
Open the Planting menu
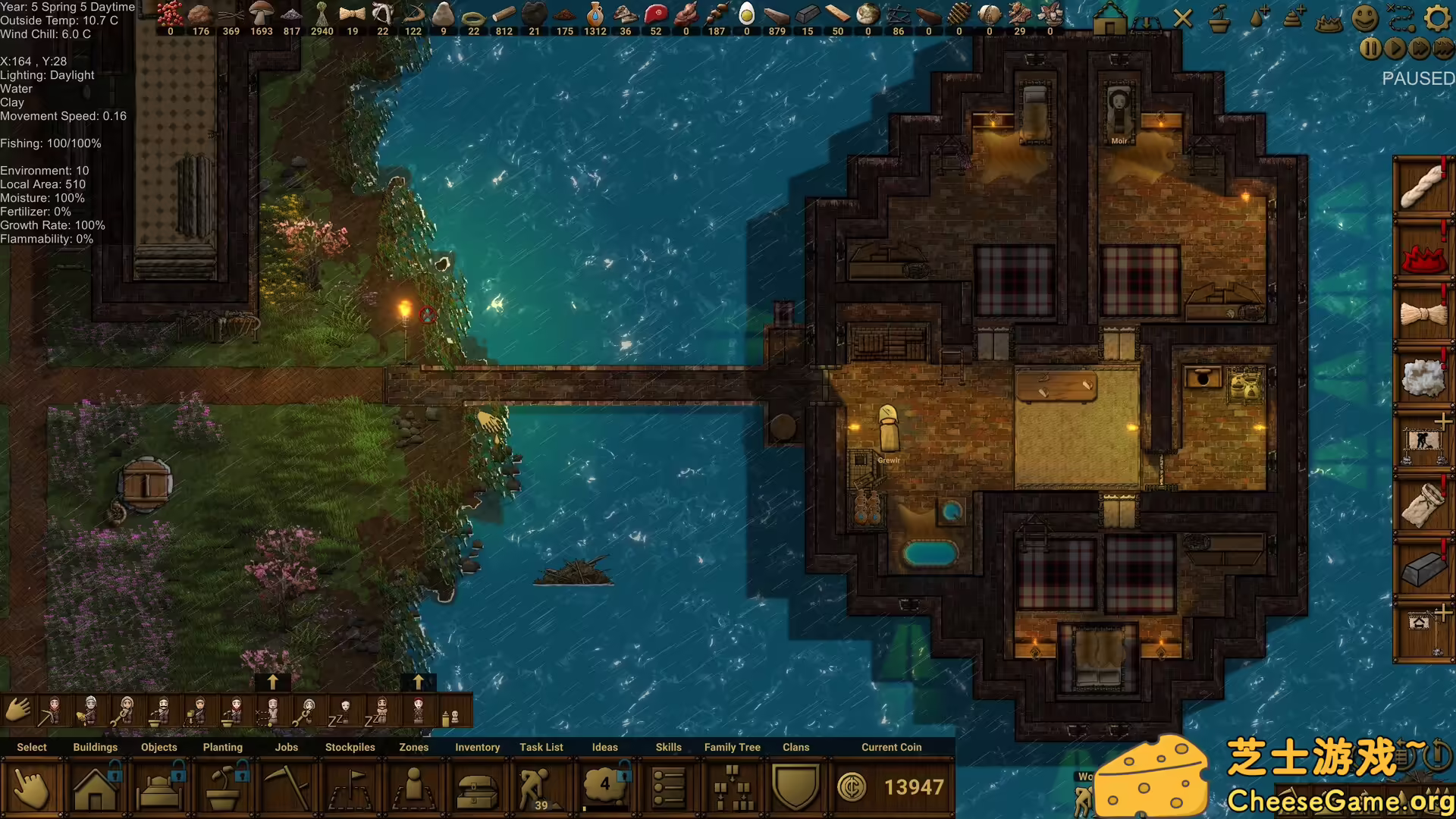(x=223, y=789)
